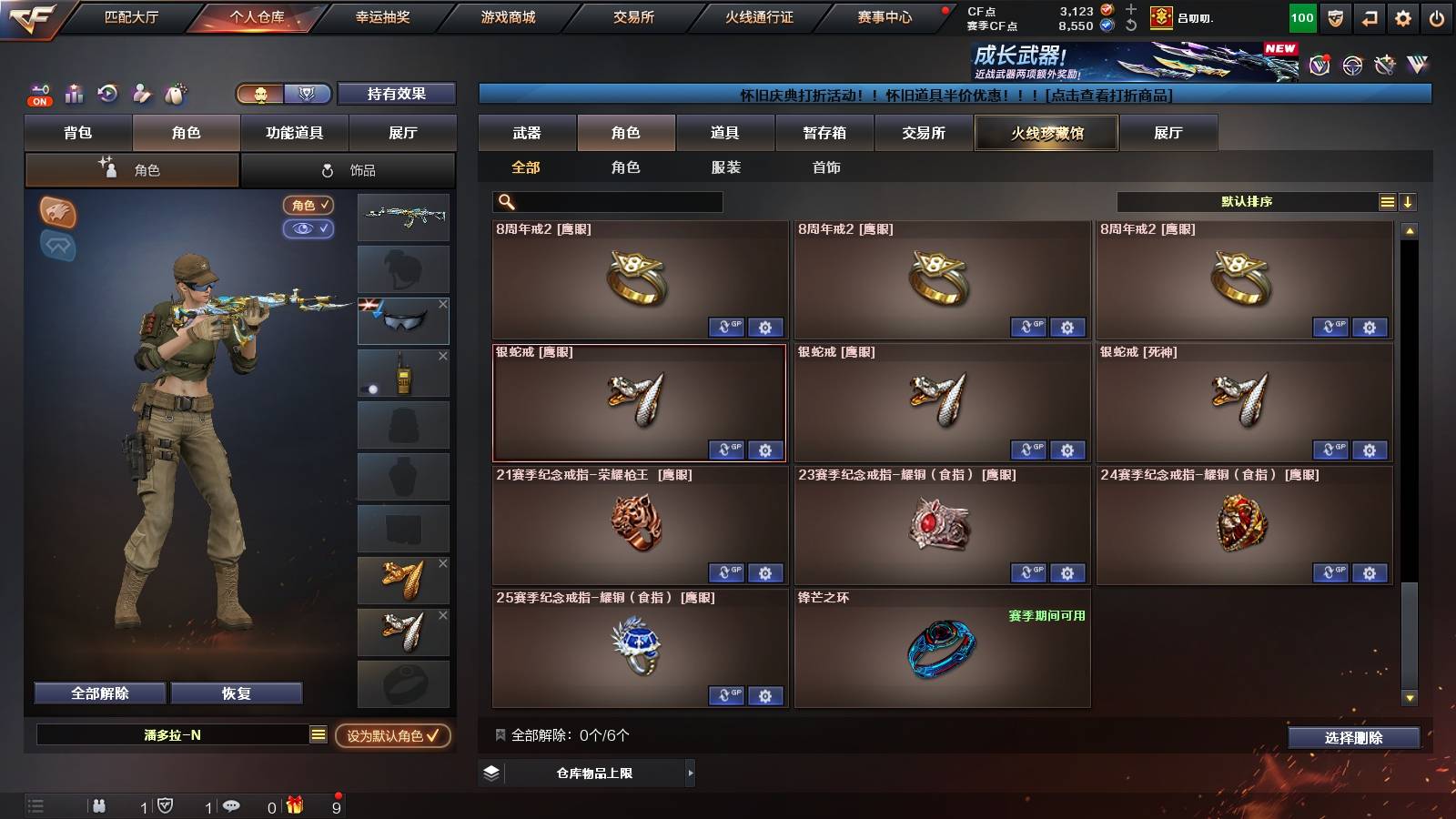The height and width of the screenshot is (819, 1456).
Task: Open the 默认排序 sort dropdown
Action: [1247, 201]
